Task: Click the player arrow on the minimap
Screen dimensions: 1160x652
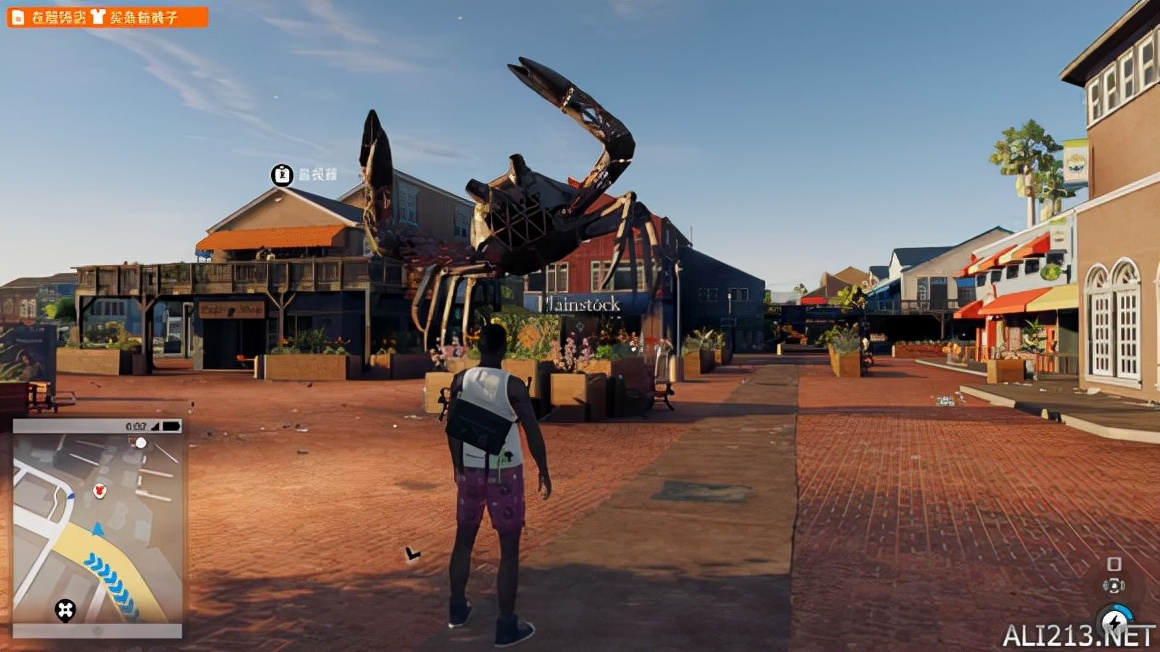Action: coord(97,529)
